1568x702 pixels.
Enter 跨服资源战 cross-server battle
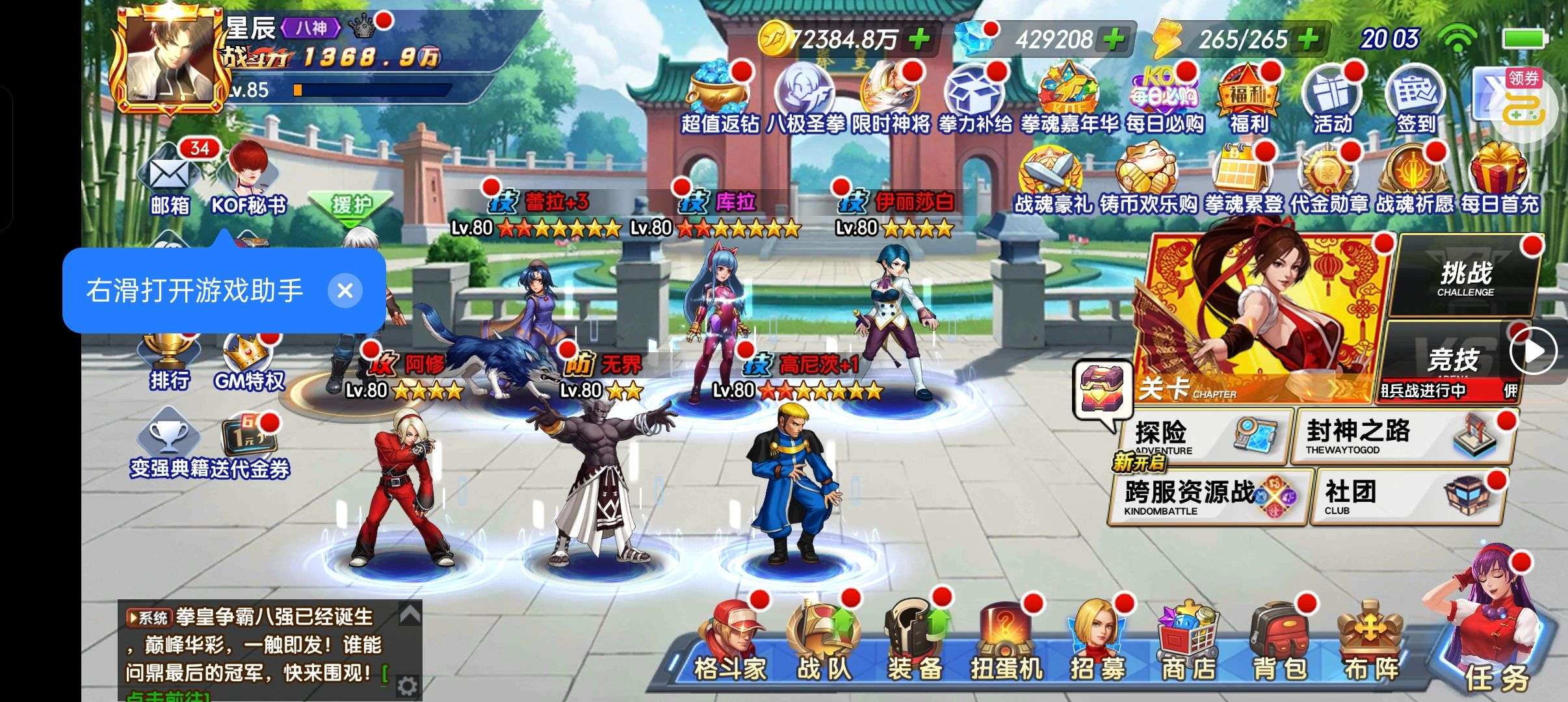click(1207, 497)
